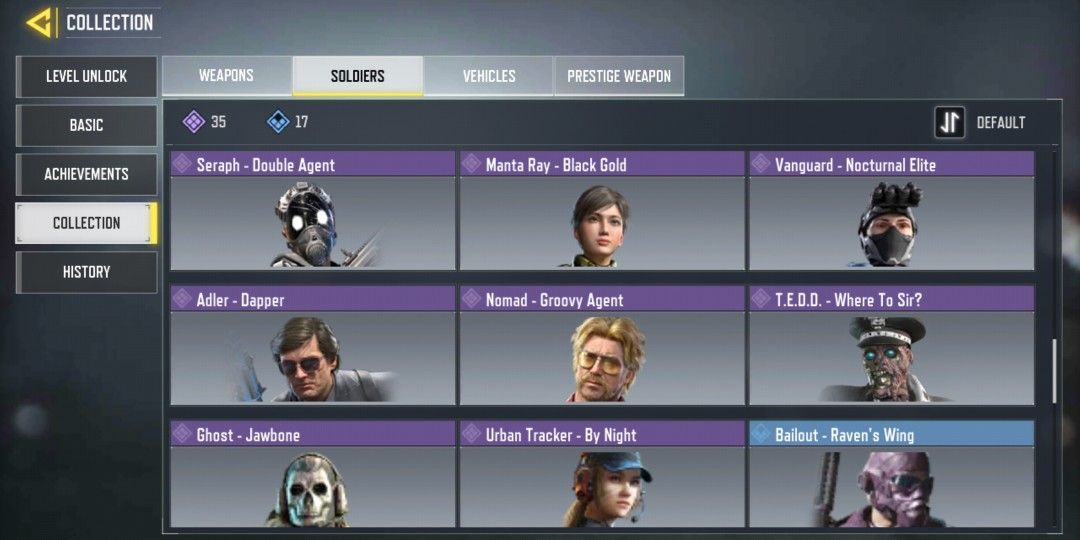Change sort order with the Default button

(x=981, y=123)
